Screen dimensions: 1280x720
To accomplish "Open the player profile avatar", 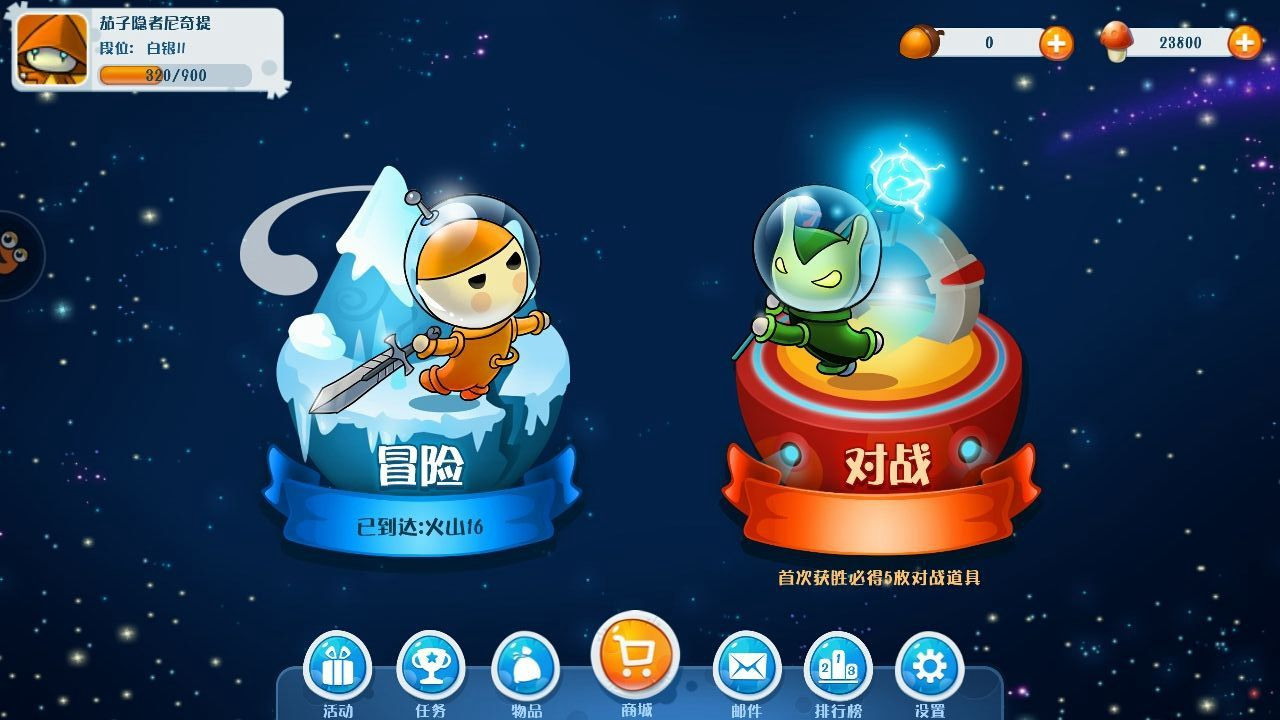I will pos(52,49).
